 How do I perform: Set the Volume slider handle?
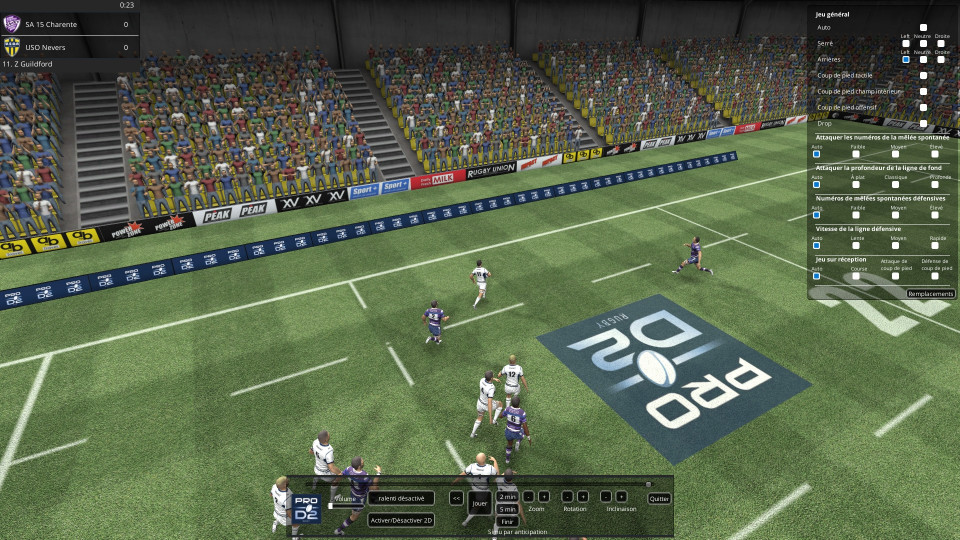[330, 506]
